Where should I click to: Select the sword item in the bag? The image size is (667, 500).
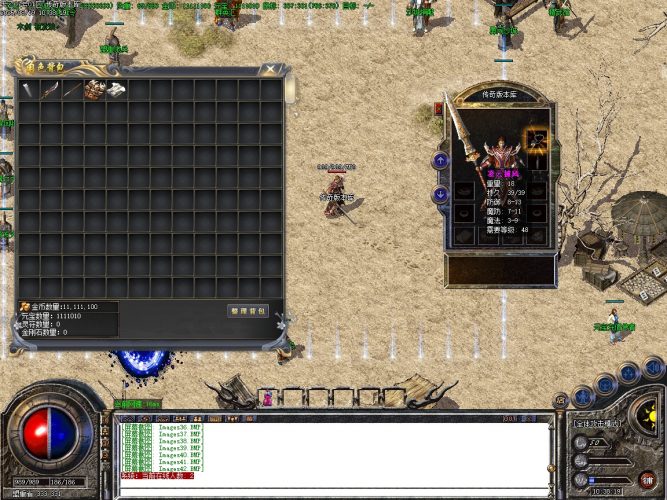28,89
